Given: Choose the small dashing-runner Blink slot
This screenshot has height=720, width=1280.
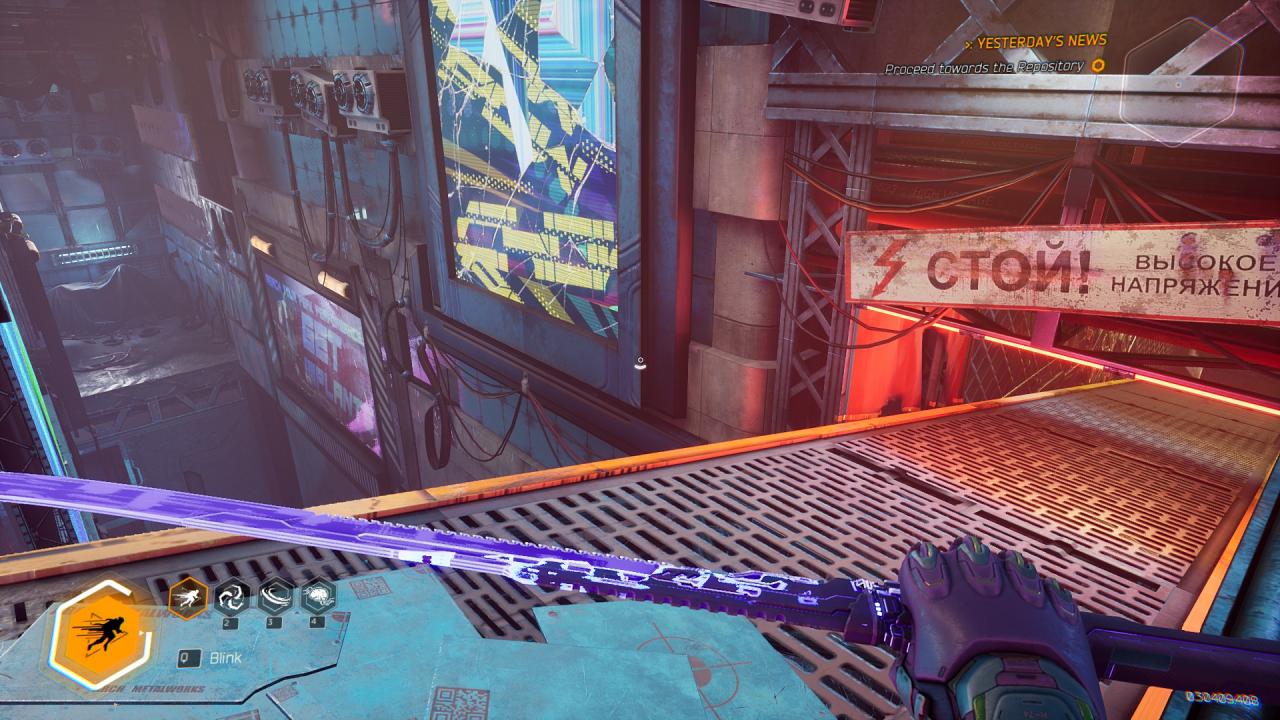Looking at the screenshot, I should 188,598.
